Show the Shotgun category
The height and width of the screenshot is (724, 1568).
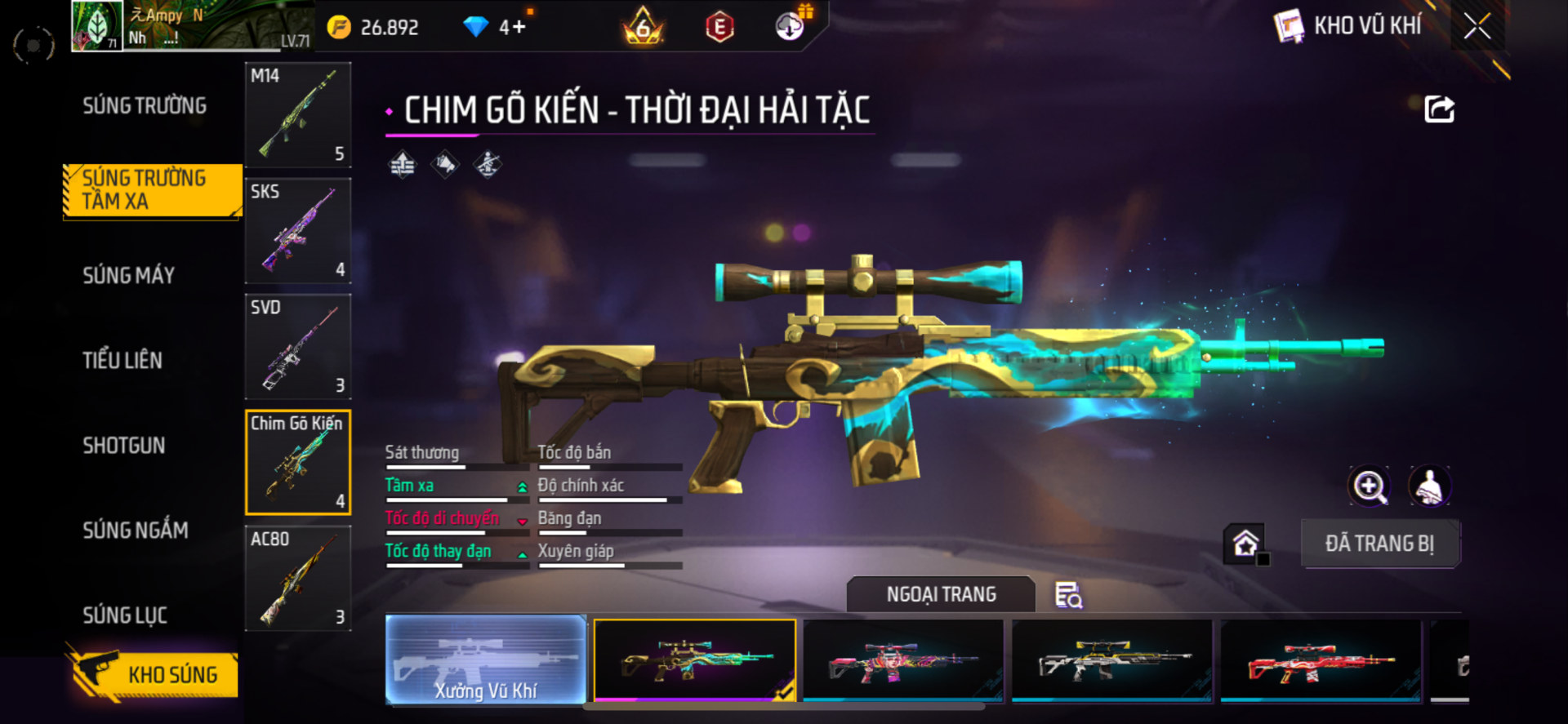pyautogui.click(x=124, y=445)
